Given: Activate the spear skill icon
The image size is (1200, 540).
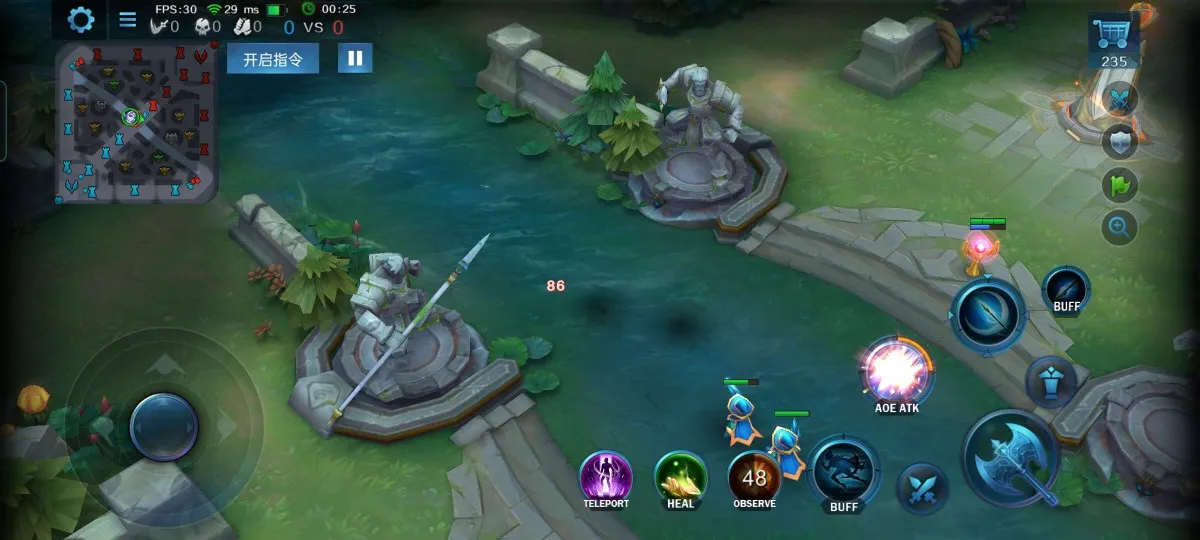Looking at the screenshot, I should 988,316.
